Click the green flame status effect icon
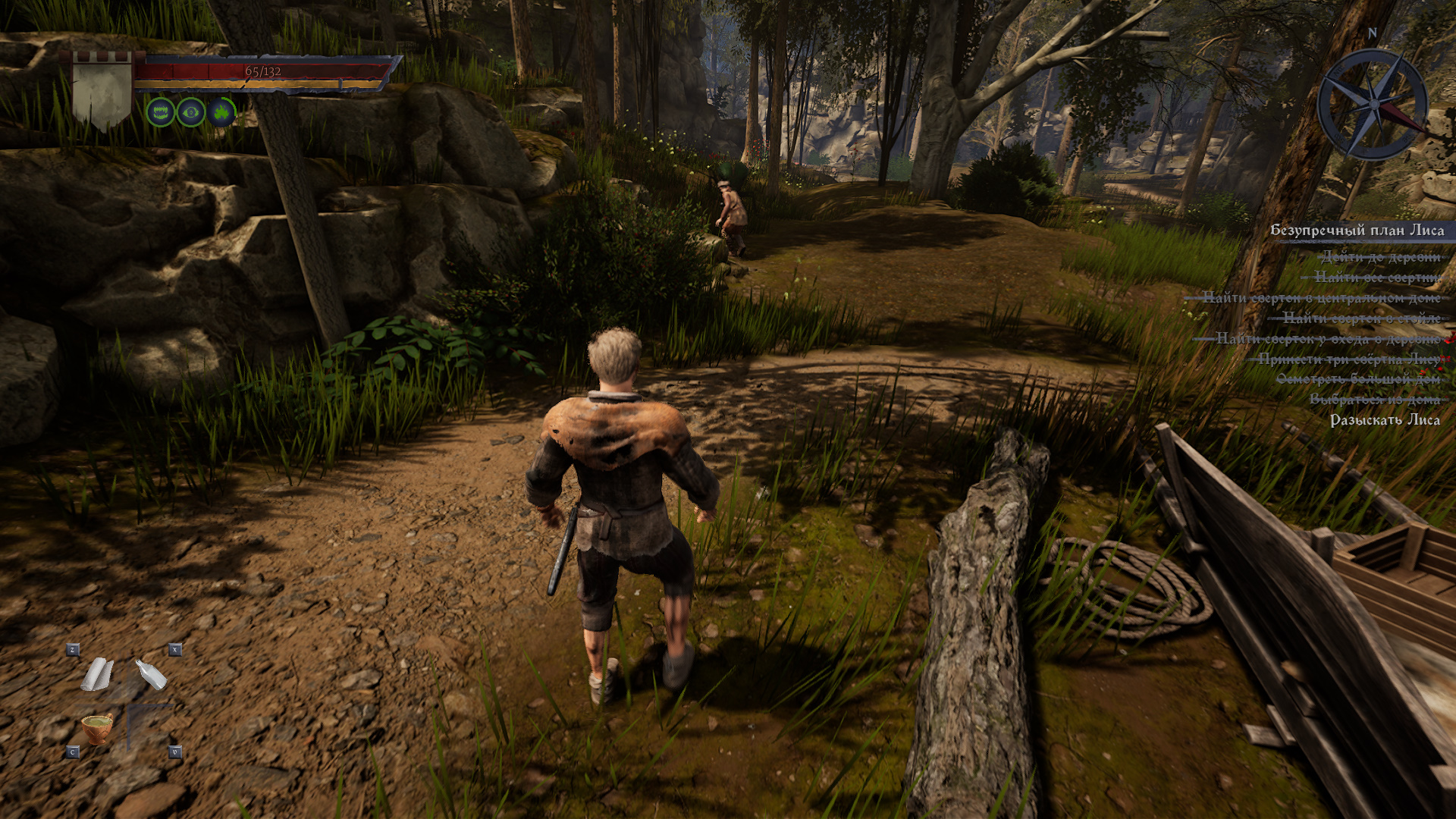The height and width of the screenshot is (819, 1456). coord(221,112)
